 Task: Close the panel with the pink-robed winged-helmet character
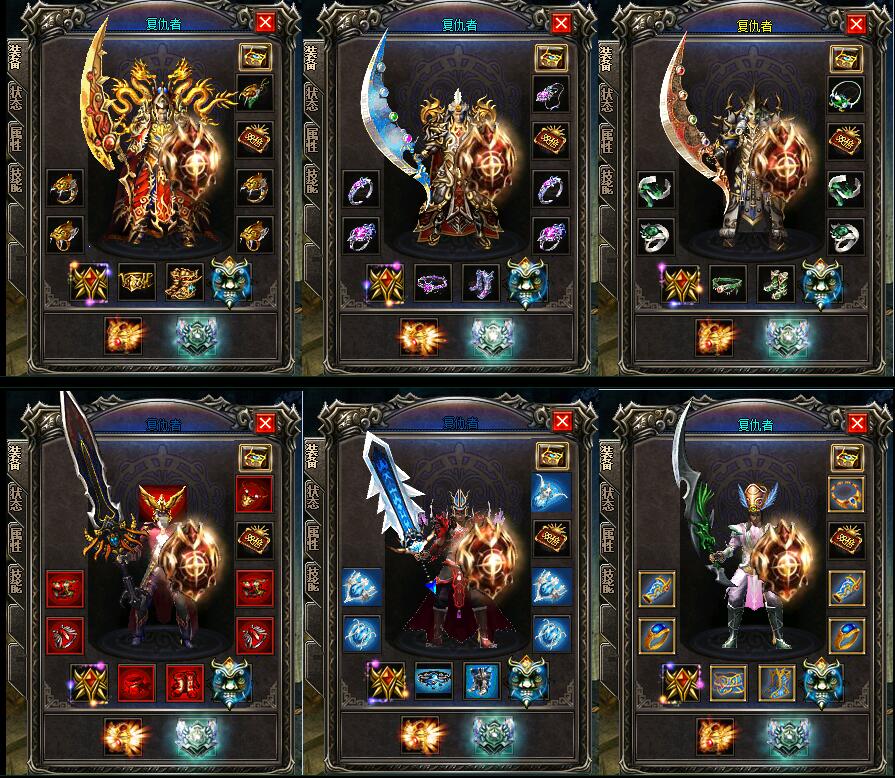tap(857, 423)
